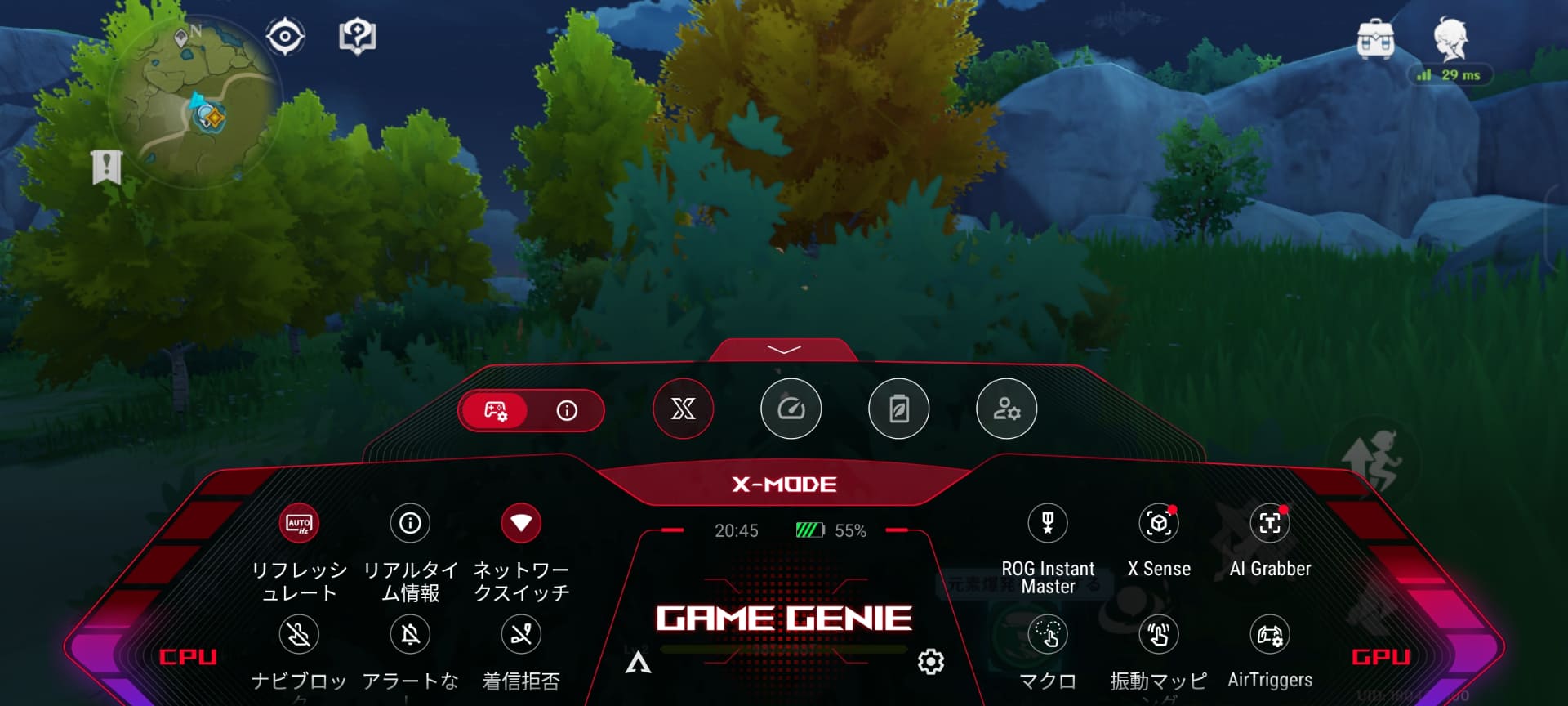Switch to the info tab in the pill switch

point(566,412)
